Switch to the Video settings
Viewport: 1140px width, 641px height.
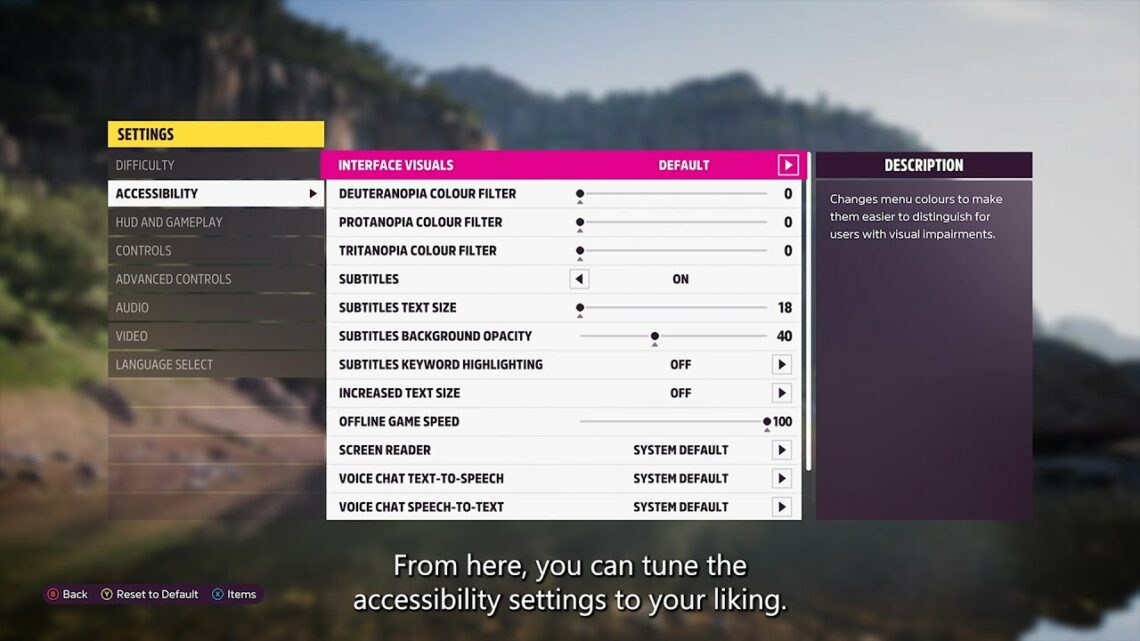pyautogui.click(x=131, y=336)
